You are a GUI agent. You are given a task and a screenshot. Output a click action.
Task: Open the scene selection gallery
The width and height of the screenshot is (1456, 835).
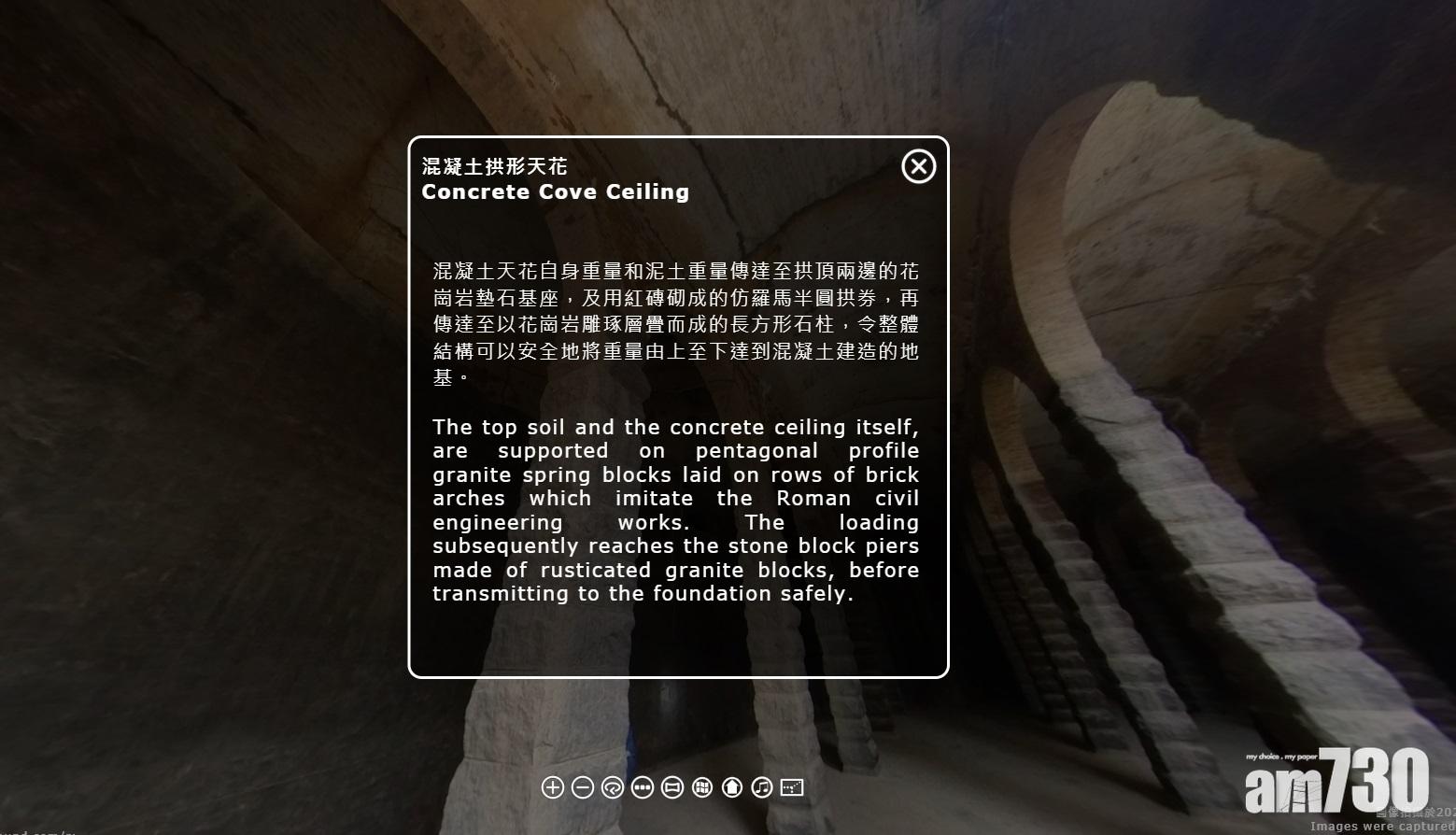701,787
